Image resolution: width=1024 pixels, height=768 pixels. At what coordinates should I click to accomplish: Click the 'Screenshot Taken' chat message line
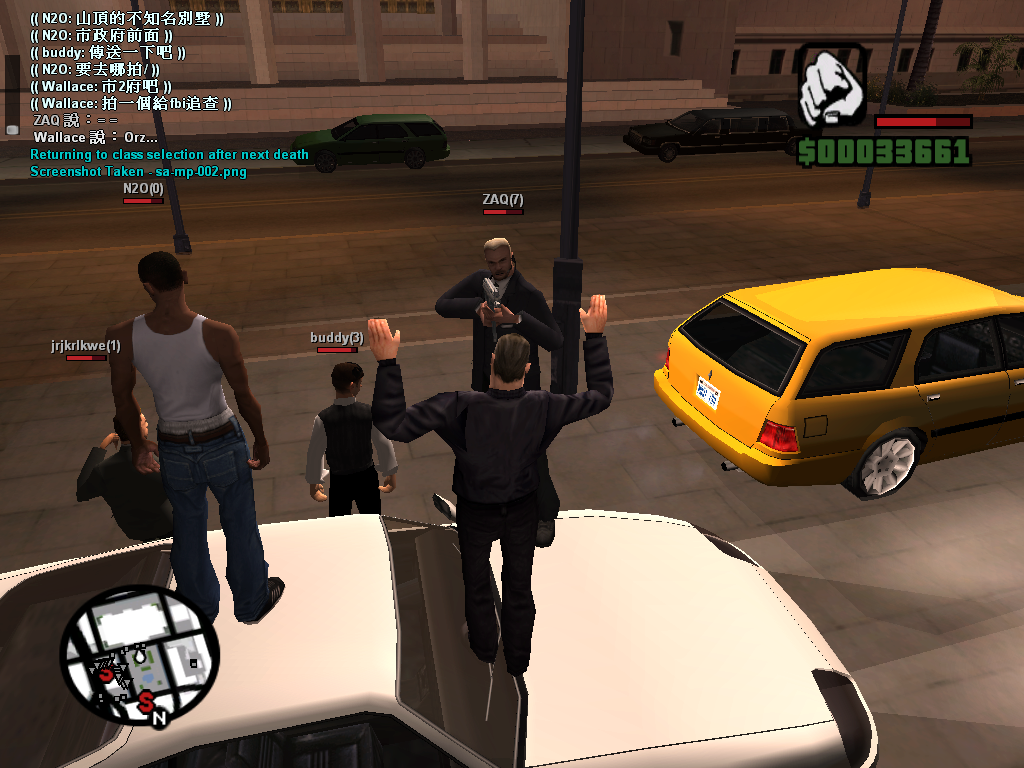coord(138,171)
